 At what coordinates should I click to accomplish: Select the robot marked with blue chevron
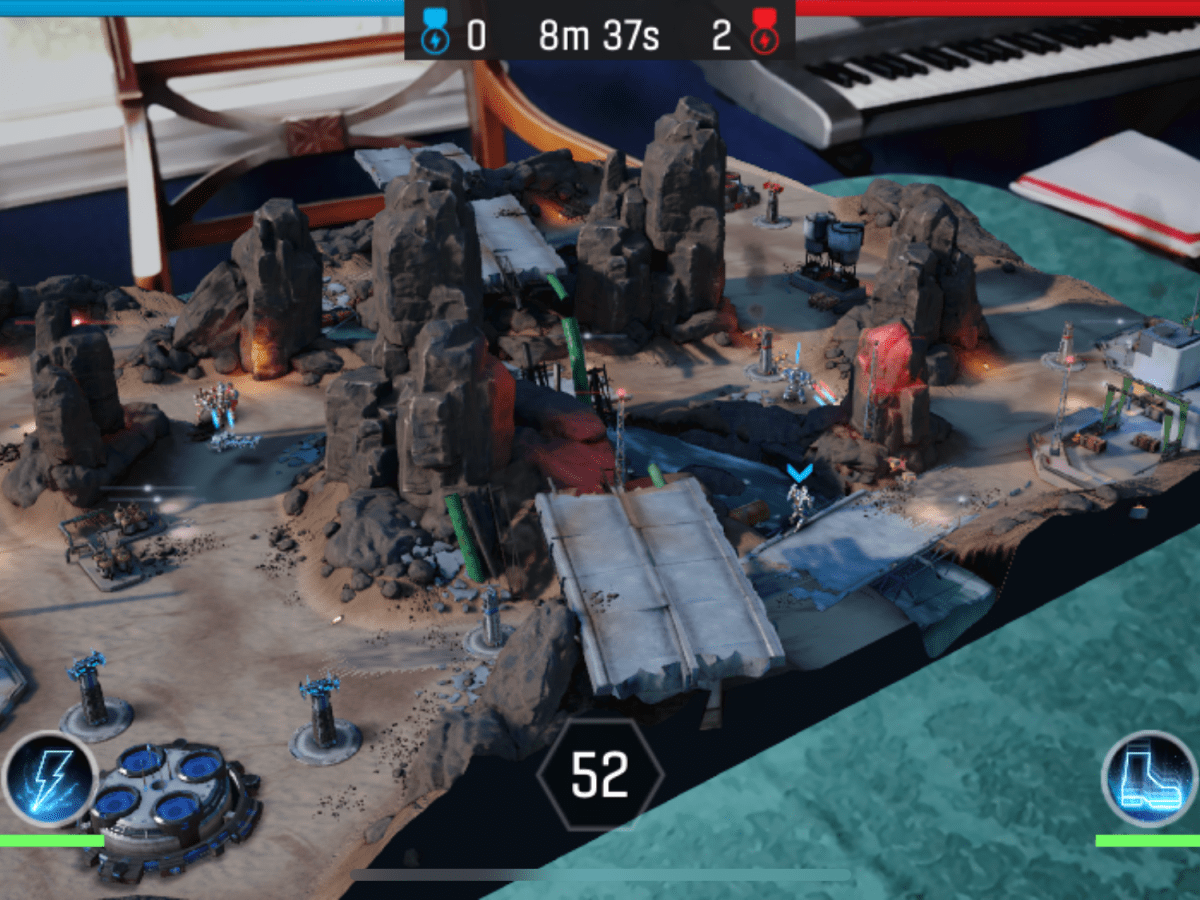798,505
